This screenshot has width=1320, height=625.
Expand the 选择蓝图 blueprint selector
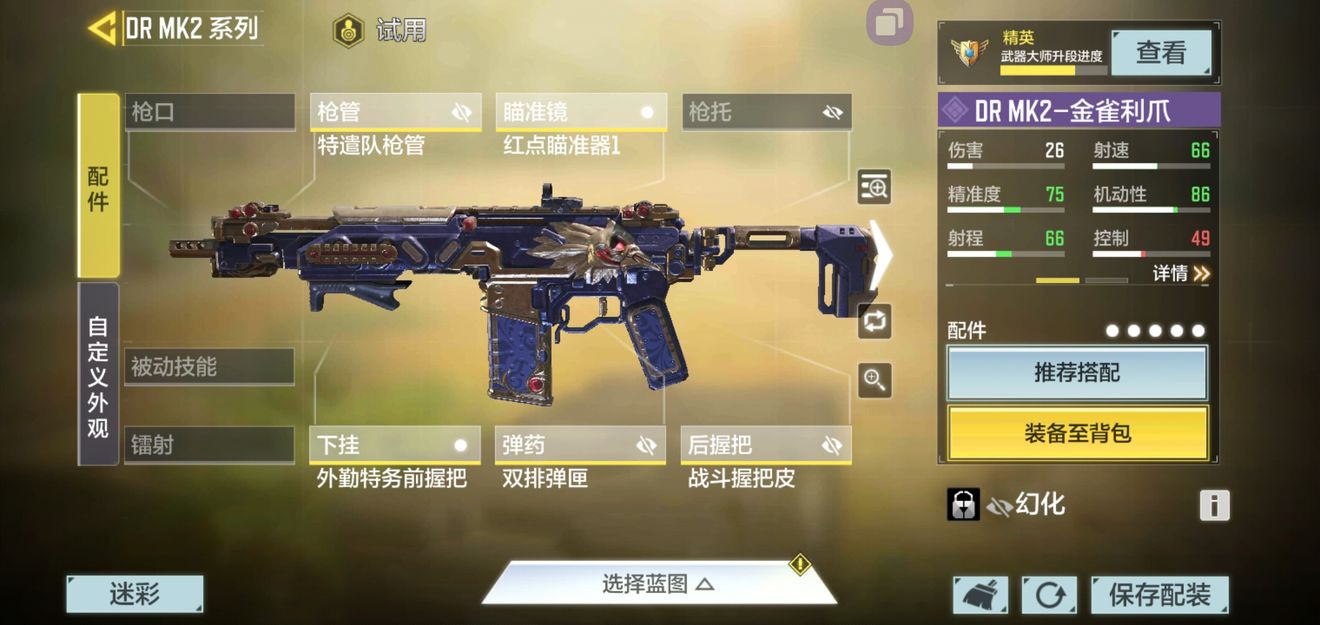coord(658,584)
